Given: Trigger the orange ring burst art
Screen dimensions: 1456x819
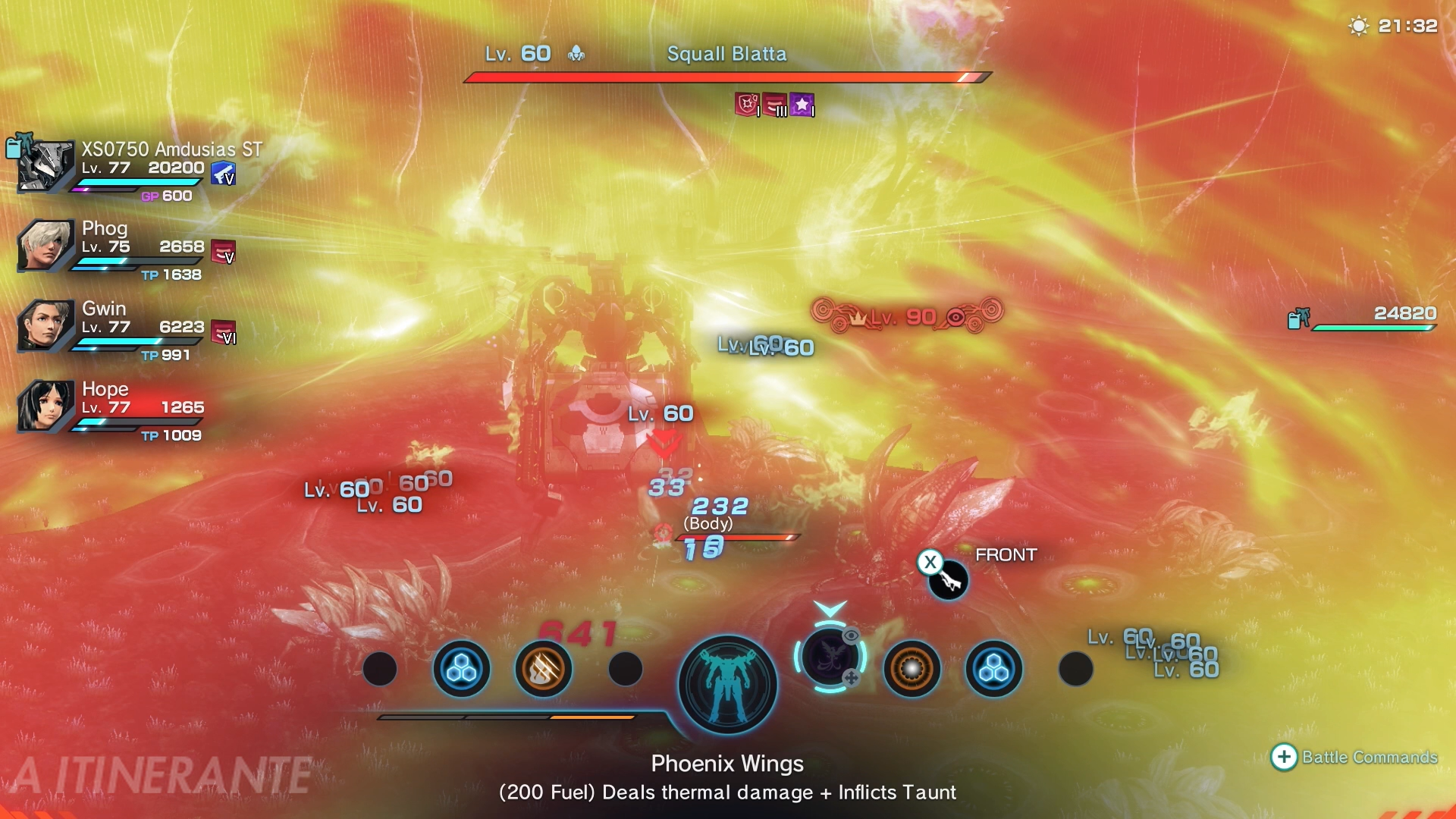Looking at the screenshot, I should point(912,669).
